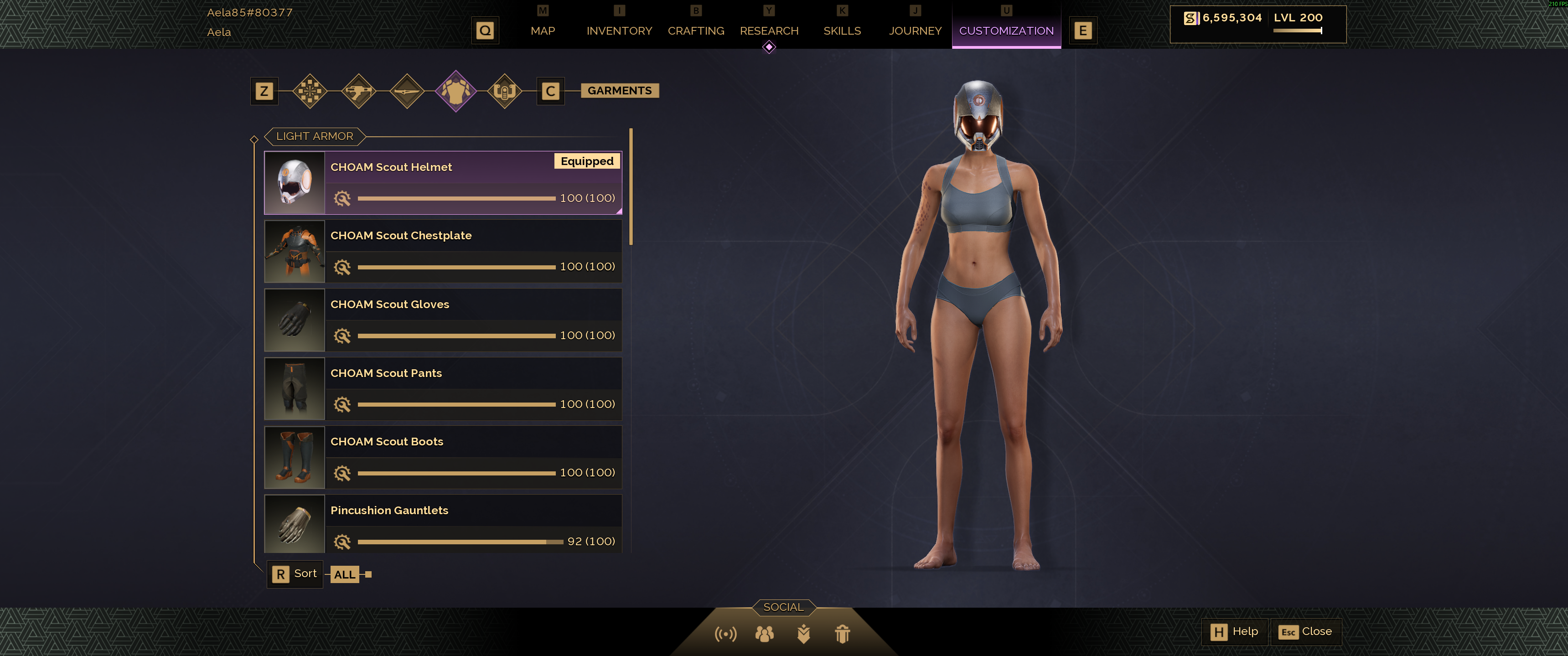Open the Sort option for garments
The height and width of the screenshot is (656, 1568).
point(295,574)
